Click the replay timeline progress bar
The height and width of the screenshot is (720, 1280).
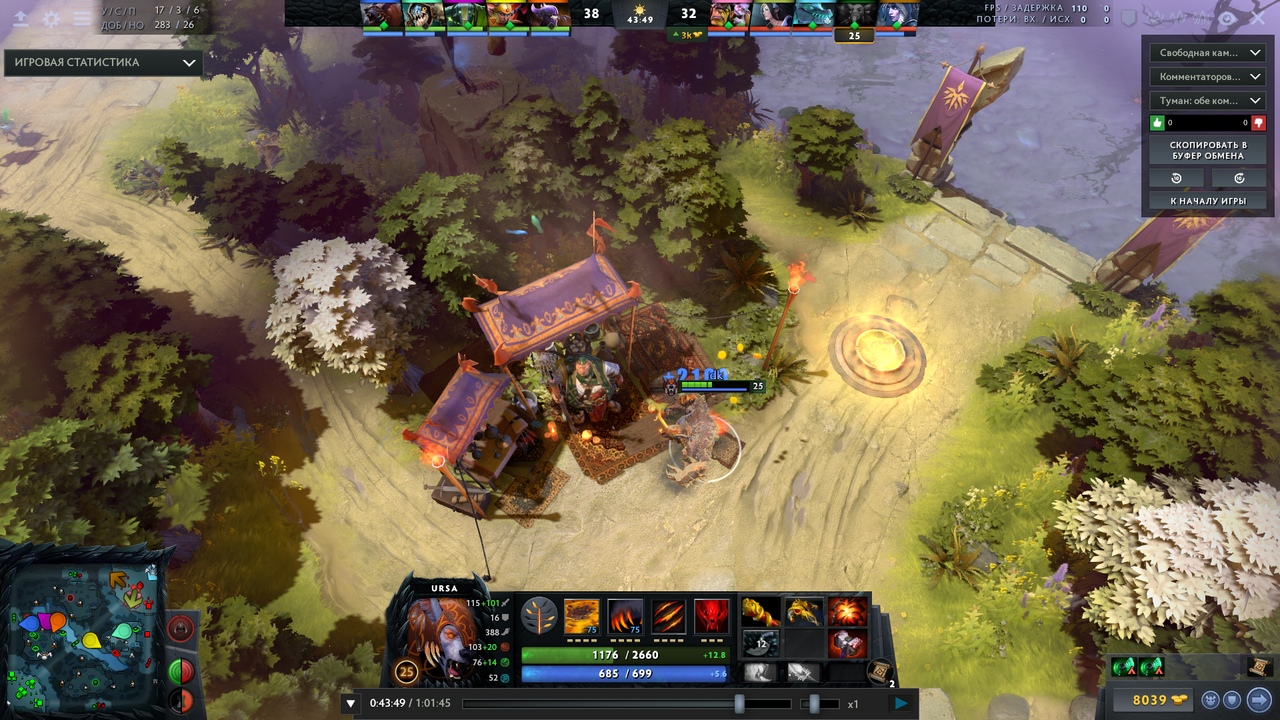(x=600, y=704)
